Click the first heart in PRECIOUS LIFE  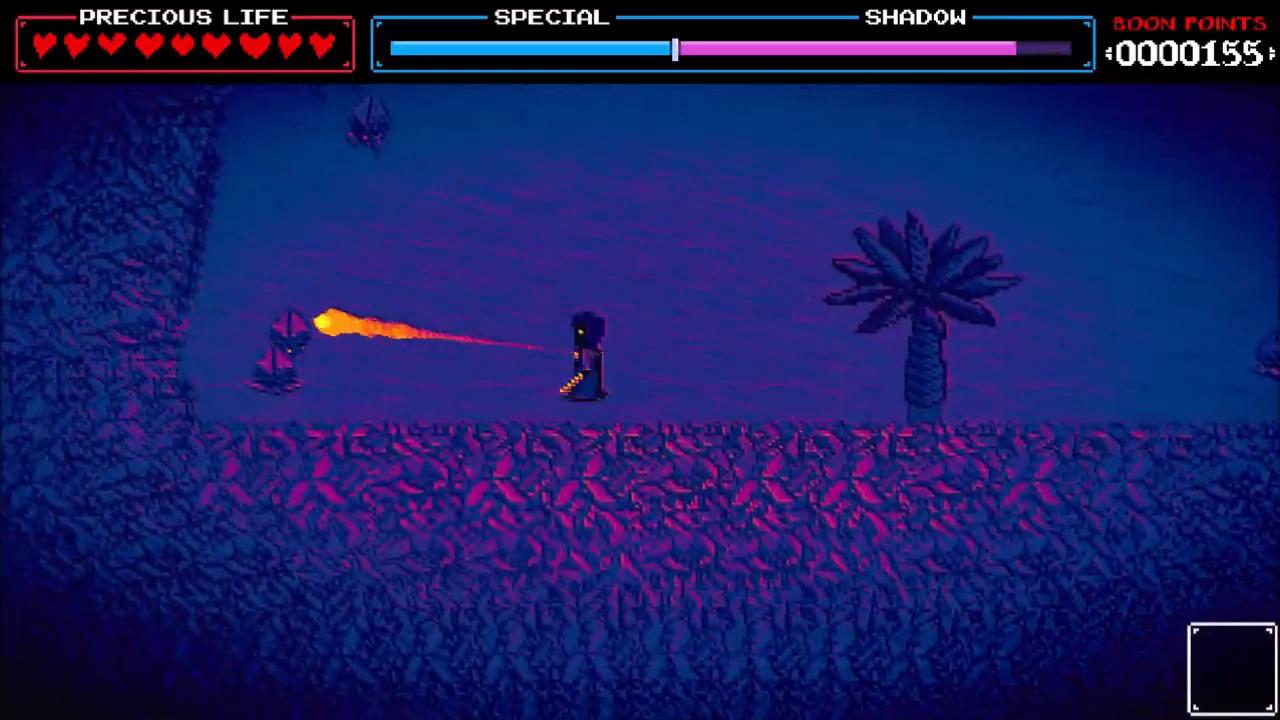[46, 42]
